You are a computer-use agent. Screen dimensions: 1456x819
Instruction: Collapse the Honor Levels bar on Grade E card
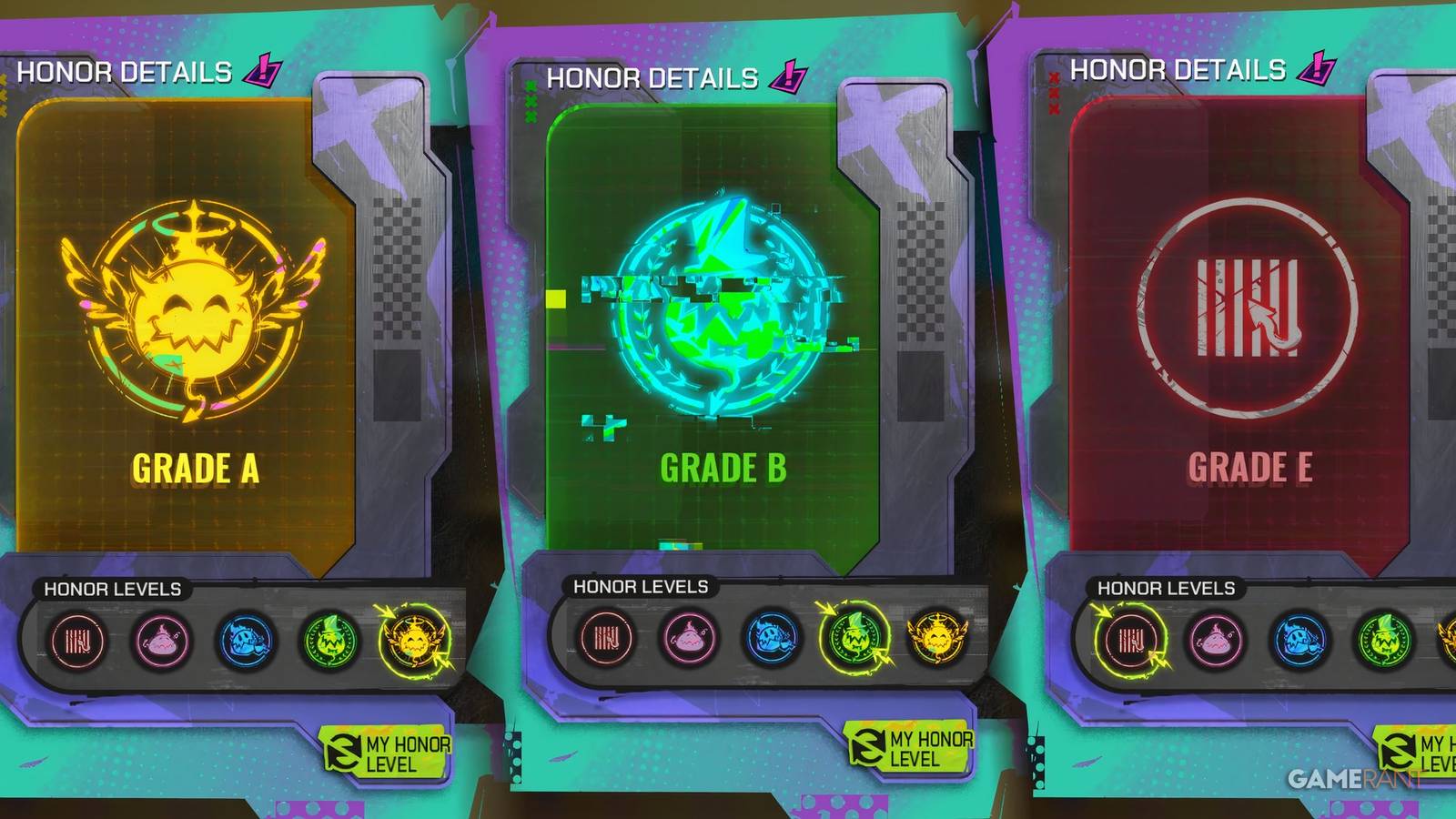click(x=1168, y=586)
